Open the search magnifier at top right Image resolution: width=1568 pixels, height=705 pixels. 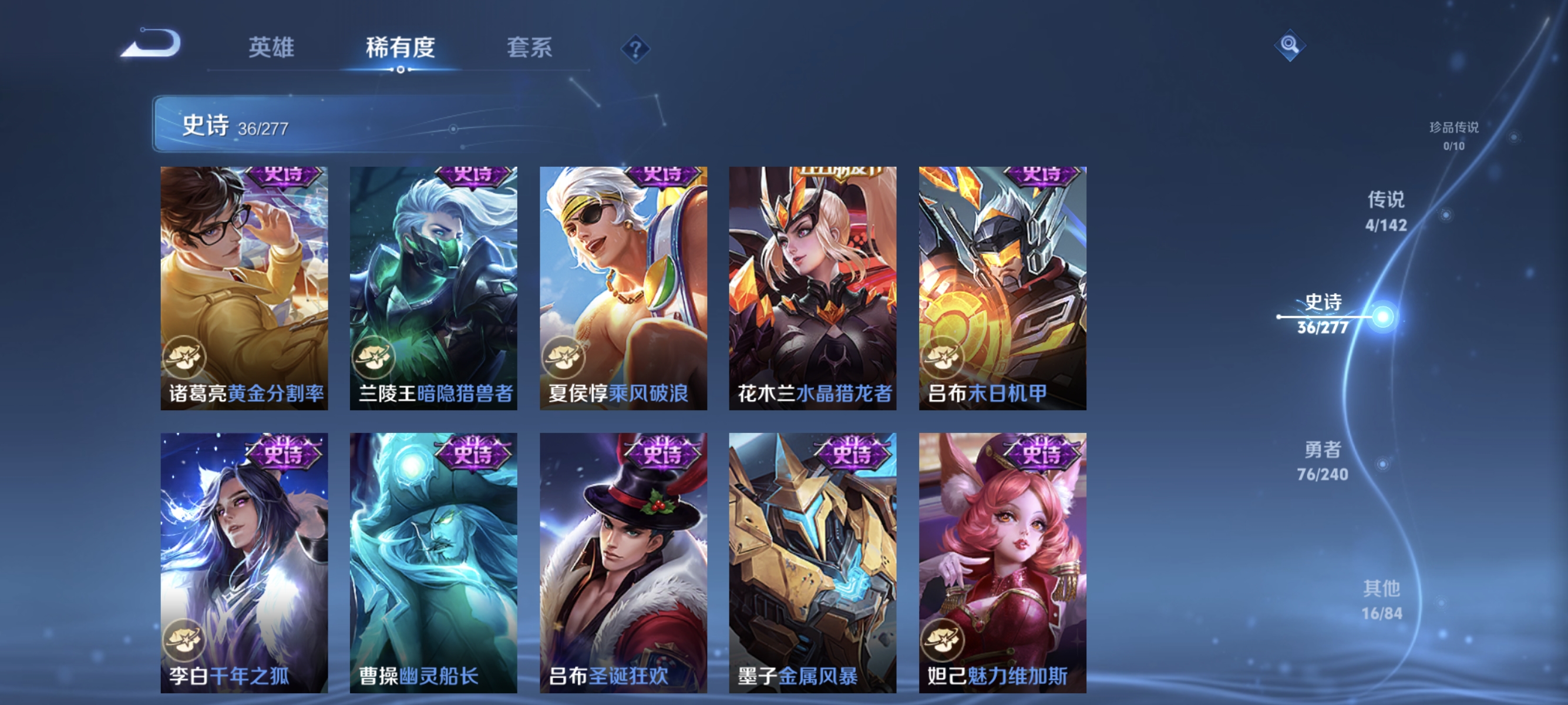click(x=1291, y=44)
